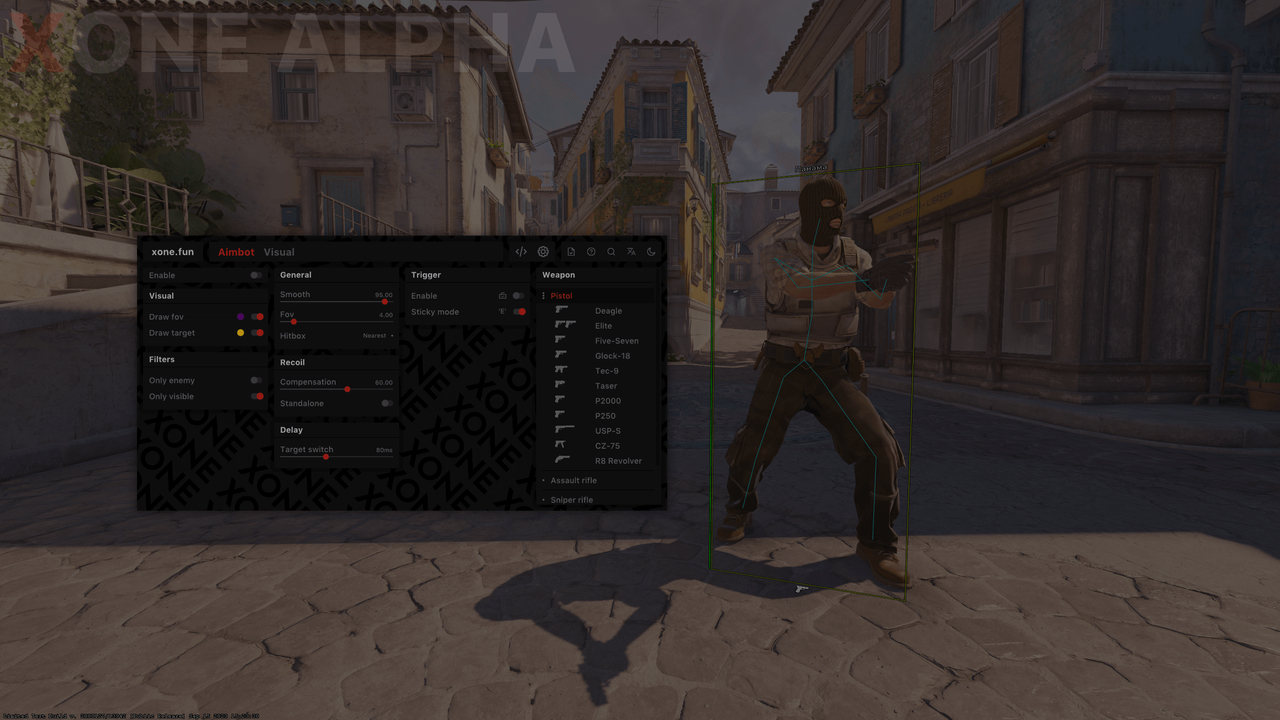Click the document icon in the menu toolbar

(x=571, y=251)
